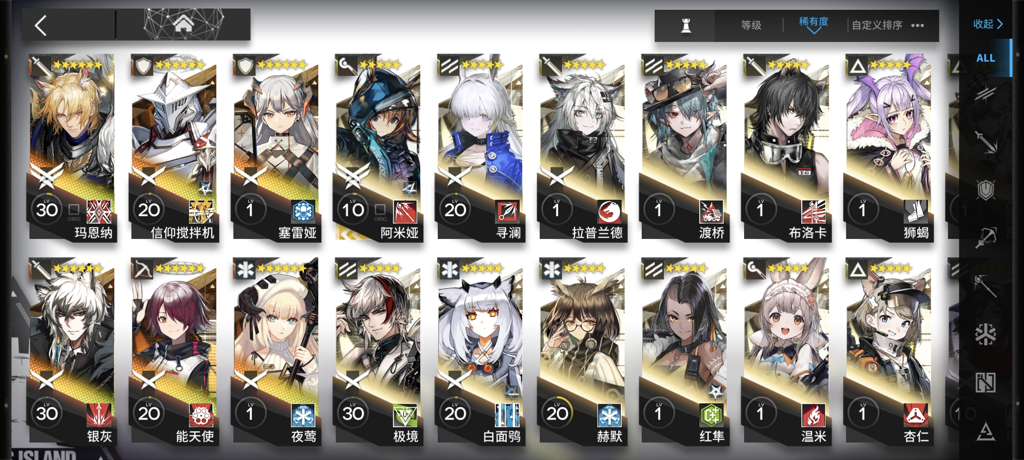Sort operators by 等级 (level)
1024x460 pixels.
click(x=751, y=25)
